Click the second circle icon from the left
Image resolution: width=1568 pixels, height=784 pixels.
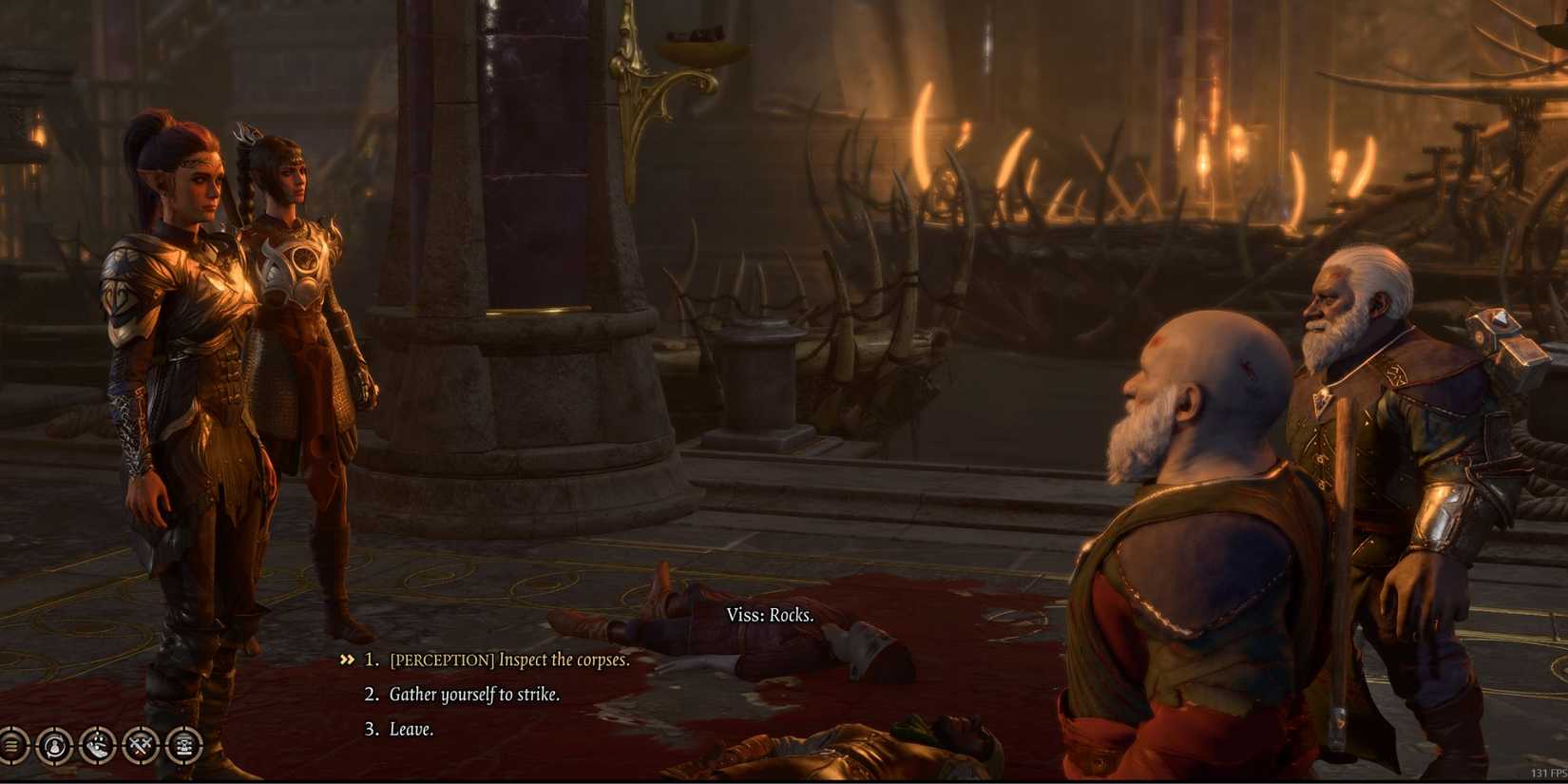(x=54, y=745)
